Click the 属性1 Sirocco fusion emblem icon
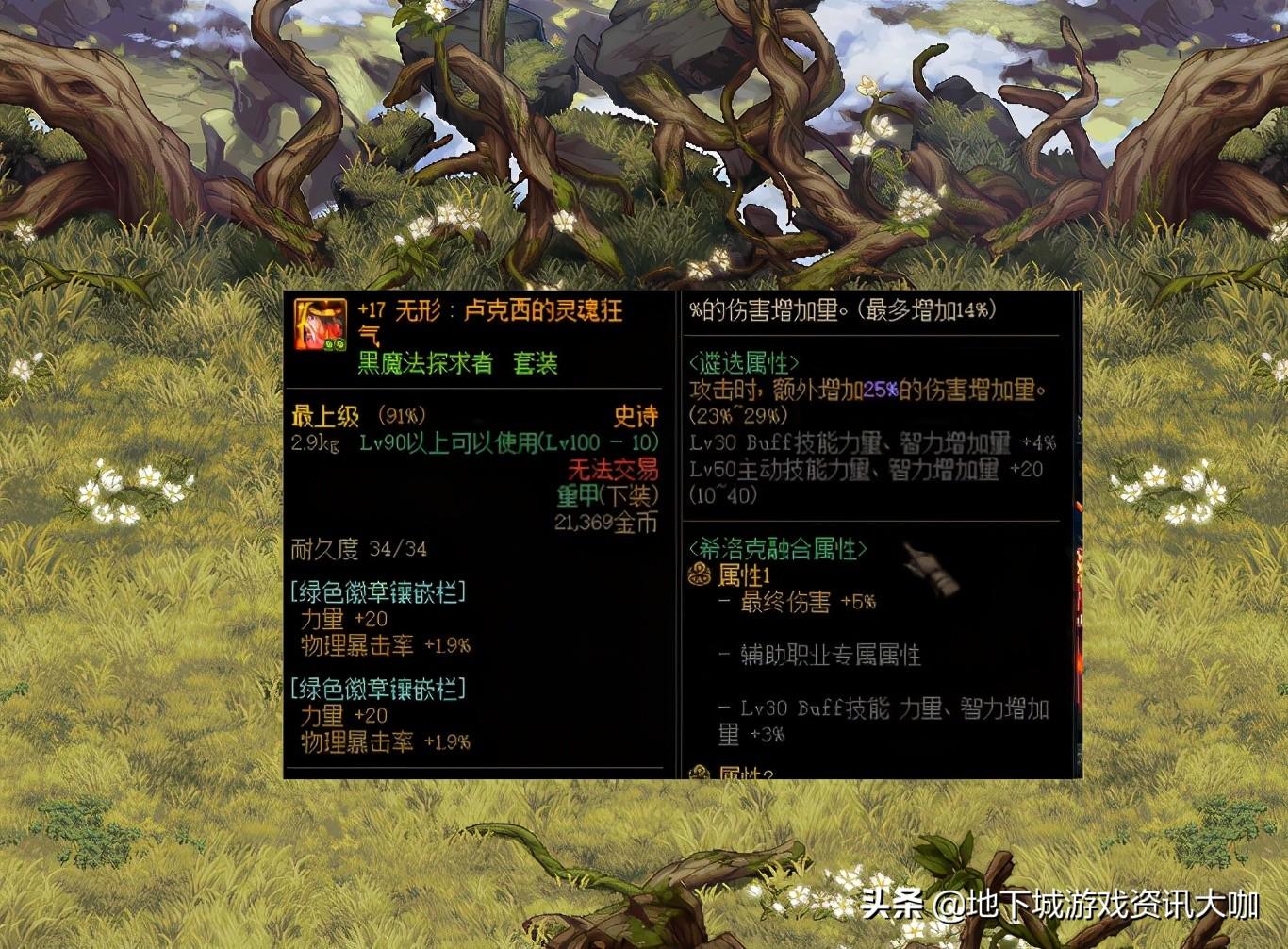1288x949 pixels. (x=698, y=572)
